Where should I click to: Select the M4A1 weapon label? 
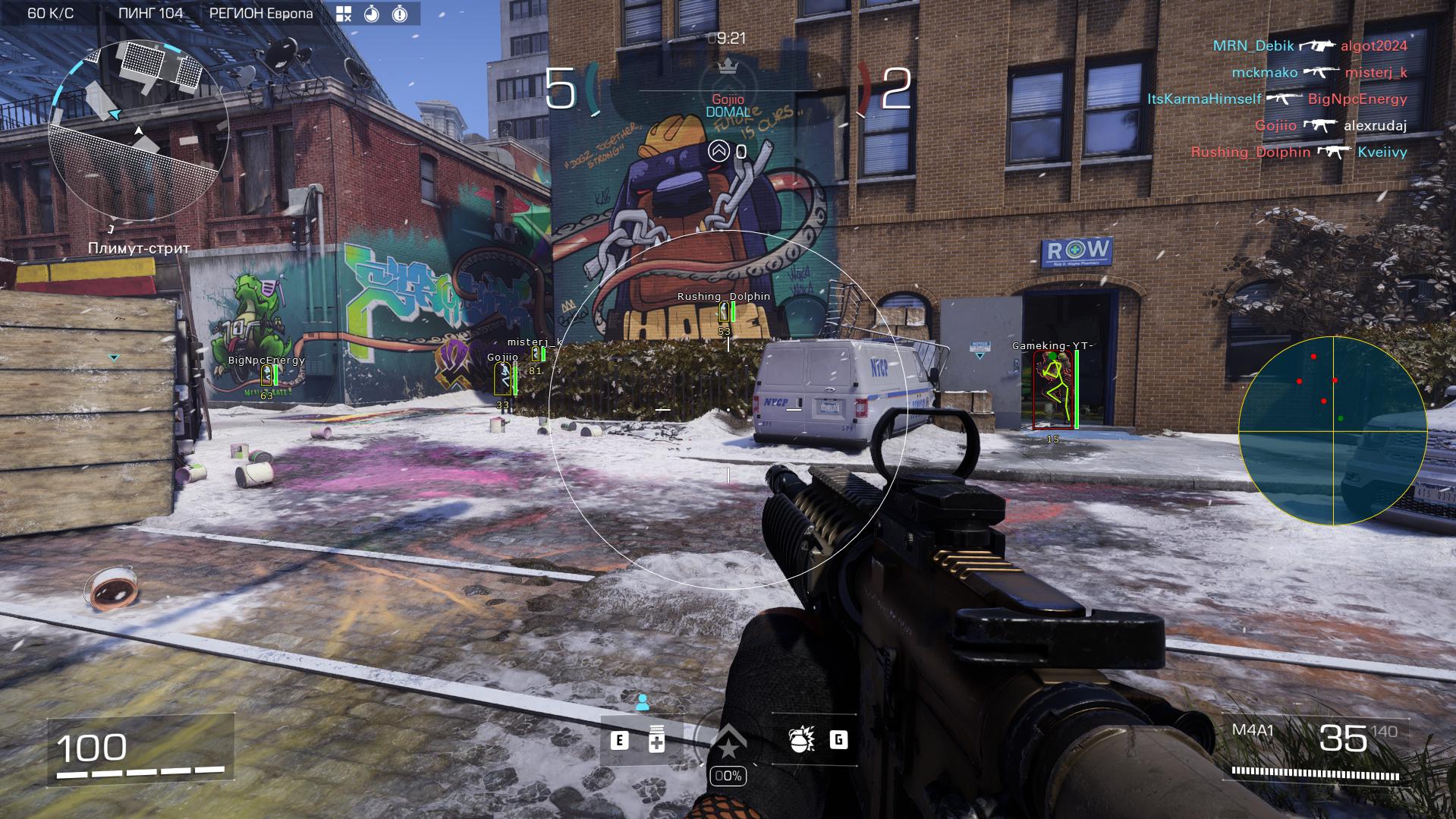point(1253,730)
